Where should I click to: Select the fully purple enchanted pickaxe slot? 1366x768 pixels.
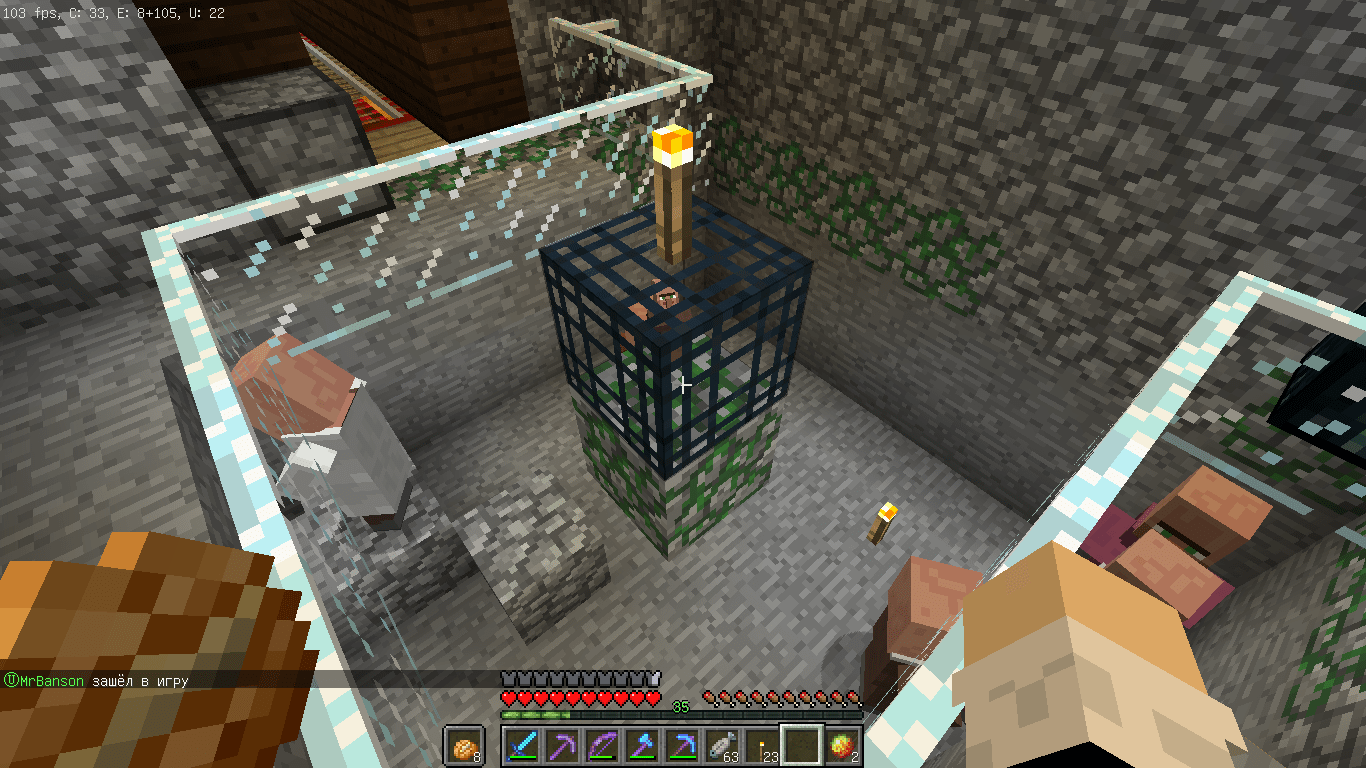point(561,746)
